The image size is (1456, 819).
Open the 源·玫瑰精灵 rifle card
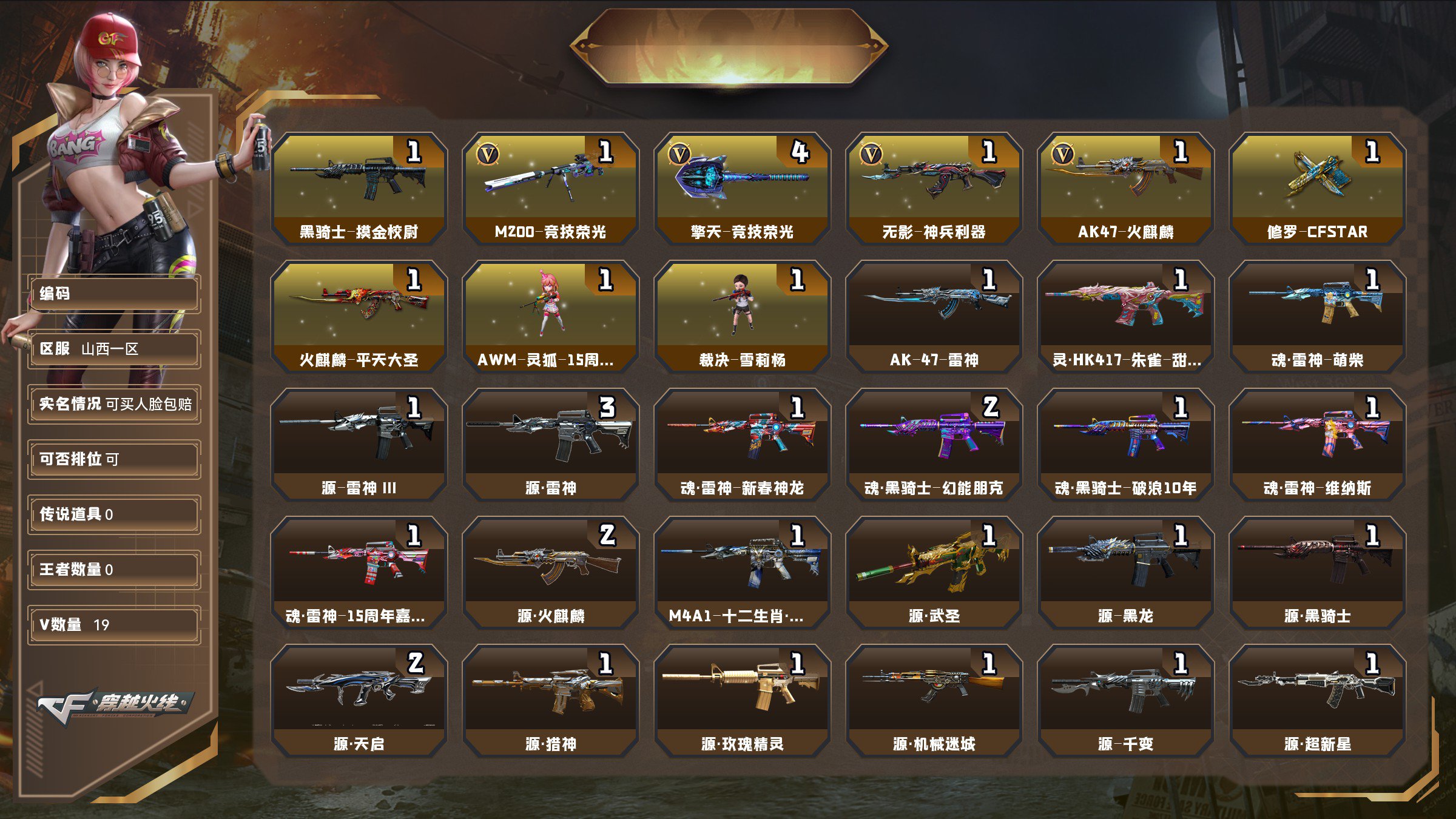coord(742,700)
